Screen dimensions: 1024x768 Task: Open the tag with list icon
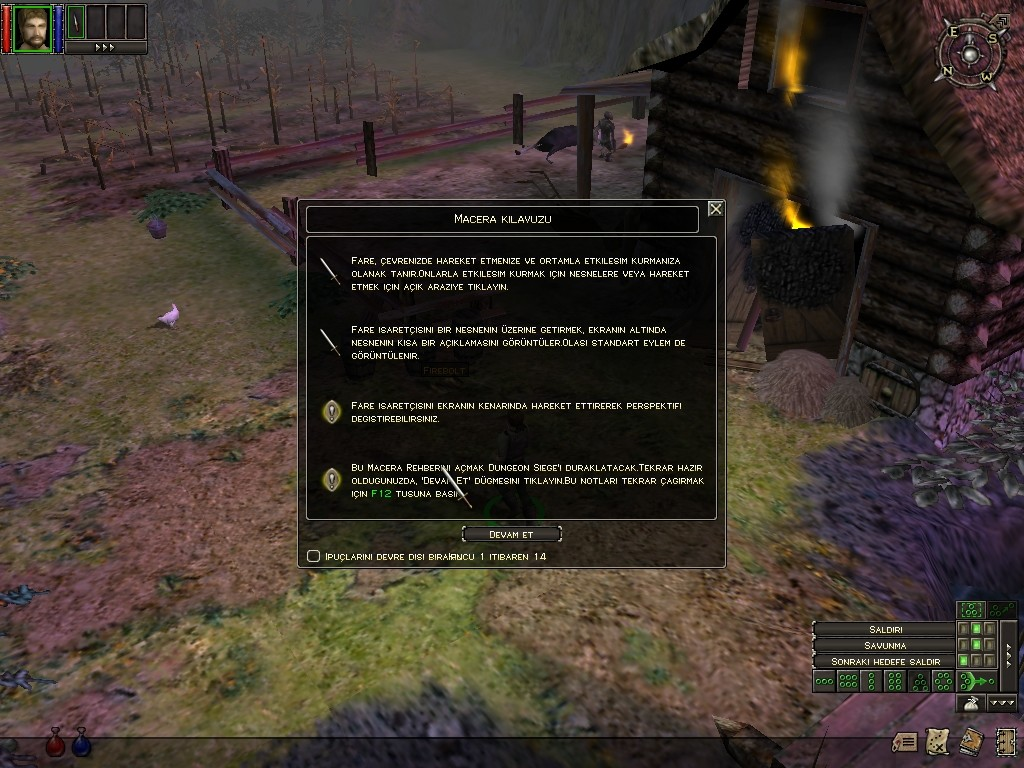pyautogui.click(x=905, y=741)
